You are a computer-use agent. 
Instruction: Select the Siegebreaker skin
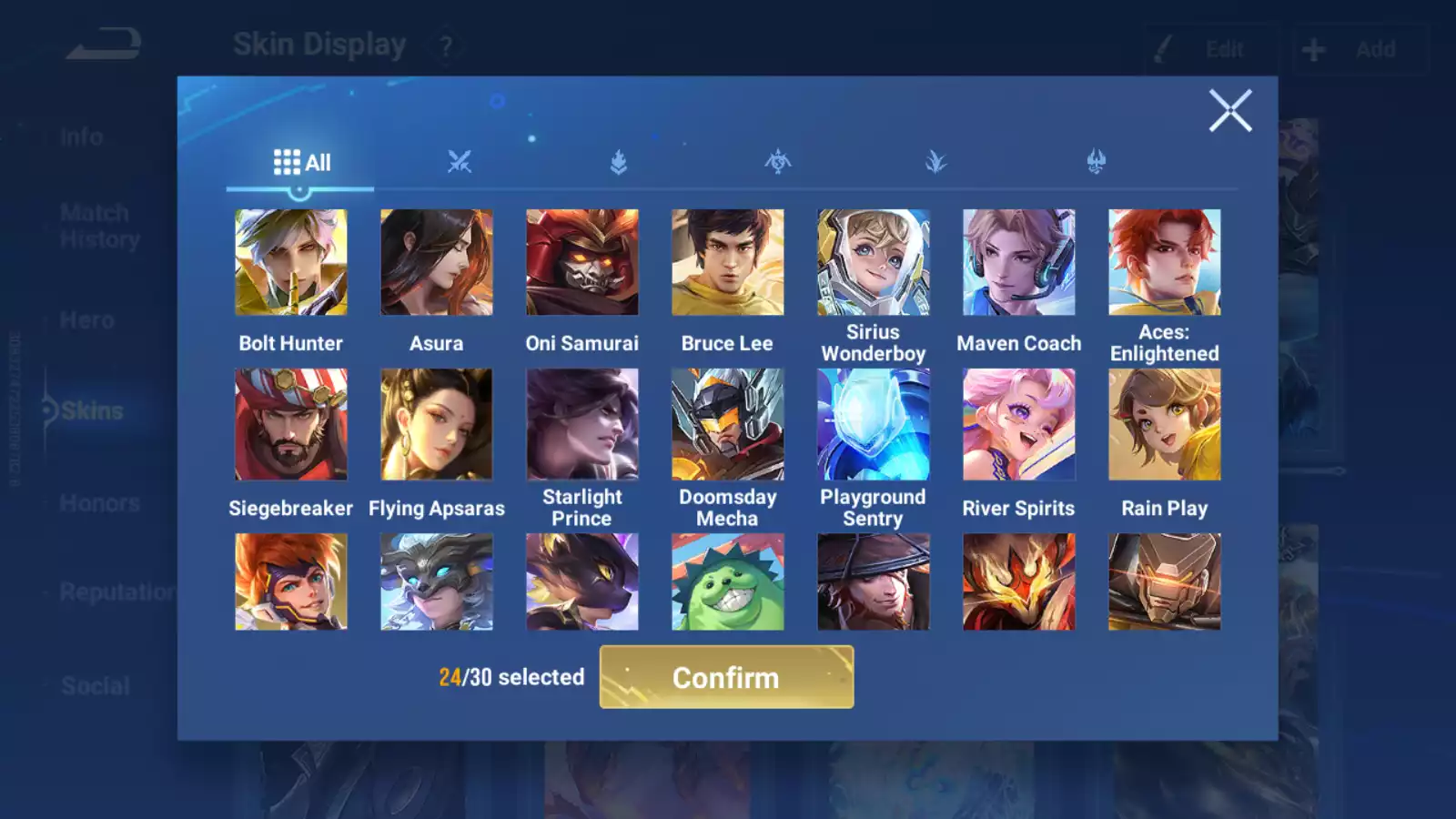click(x=291, y=424)
